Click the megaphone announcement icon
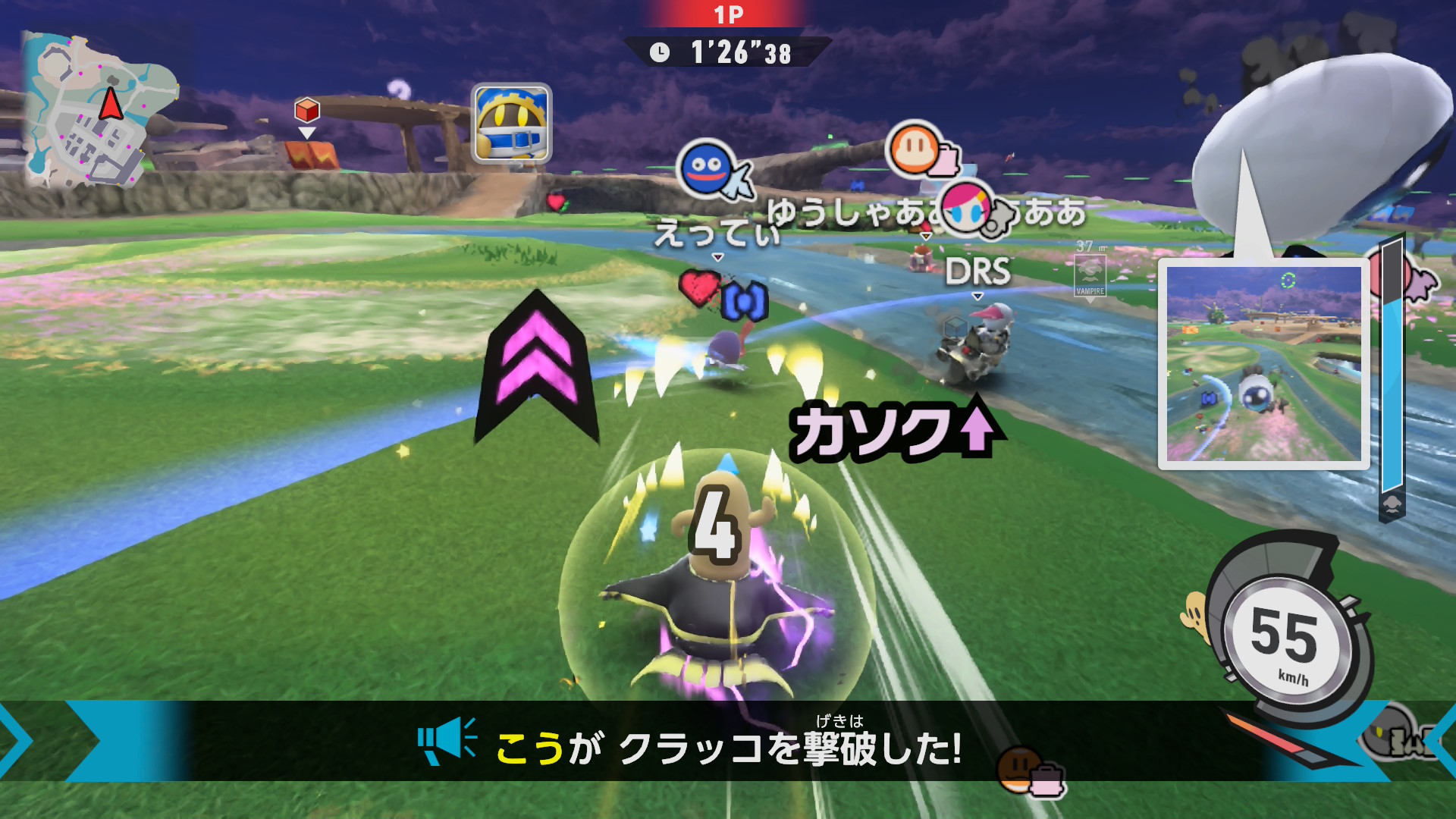The width and height of the screenshot is (1456, 819). pyautogui.click(x=447, y=740)
